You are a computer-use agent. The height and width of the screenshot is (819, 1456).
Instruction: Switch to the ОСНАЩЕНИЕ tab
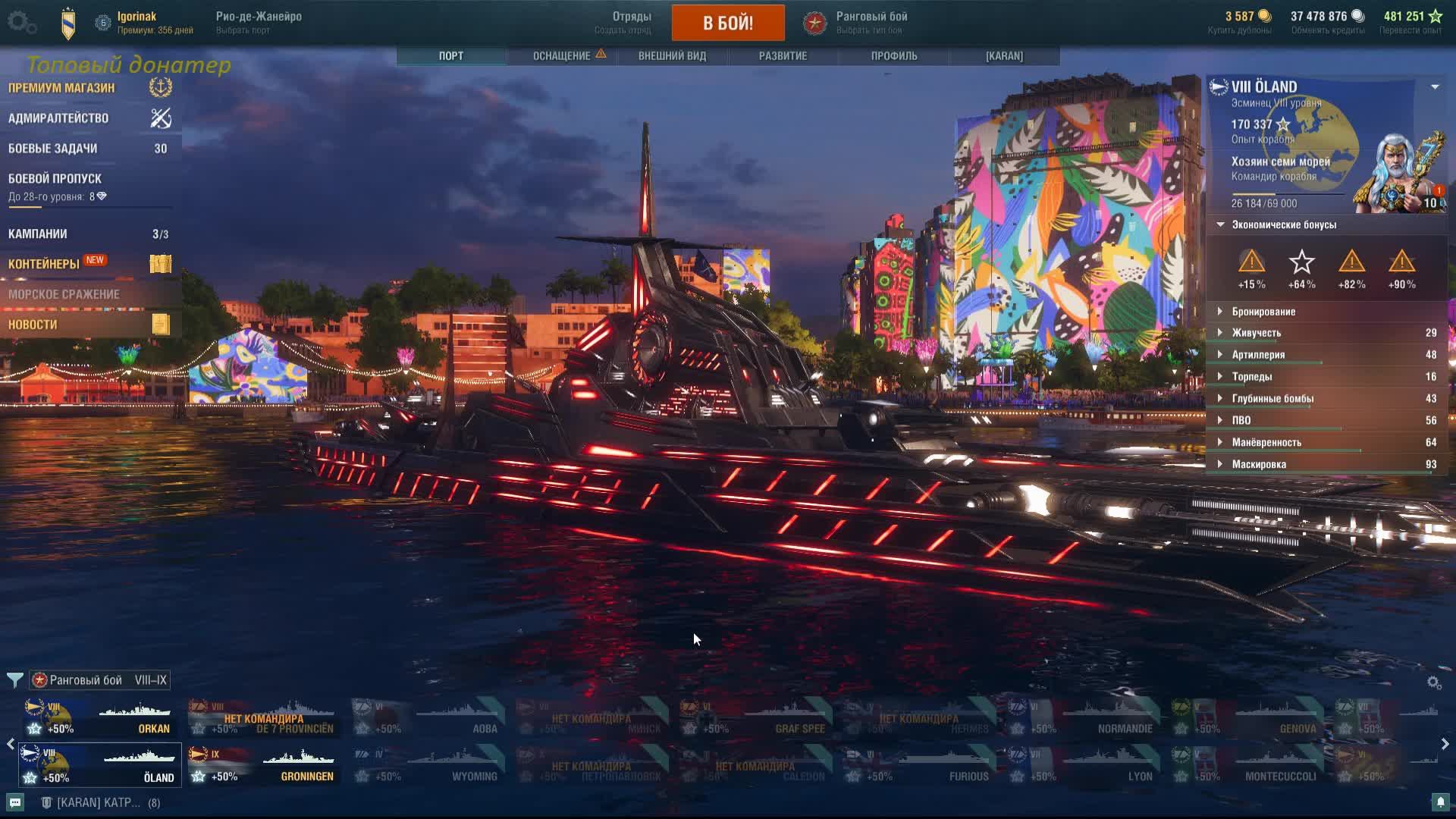(x=562, y=56)
